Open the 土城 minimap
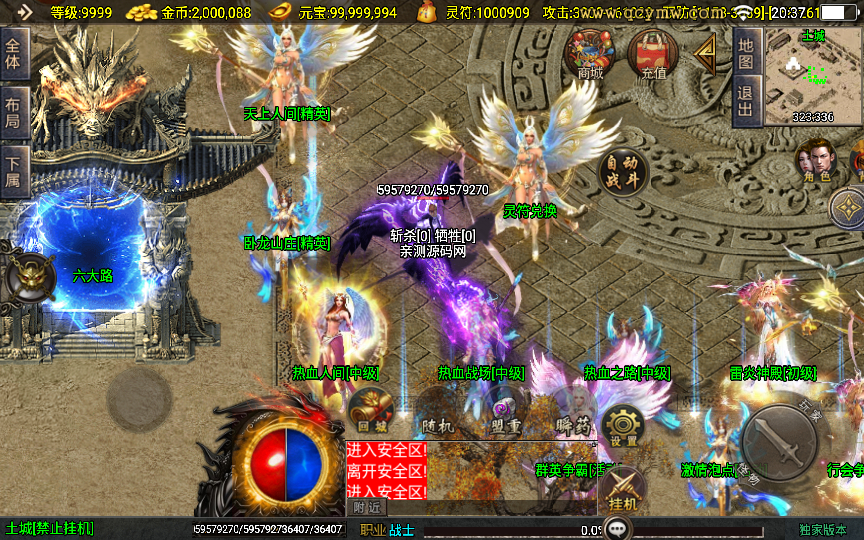Screen dimensions: 864x540 coord(811,75)
